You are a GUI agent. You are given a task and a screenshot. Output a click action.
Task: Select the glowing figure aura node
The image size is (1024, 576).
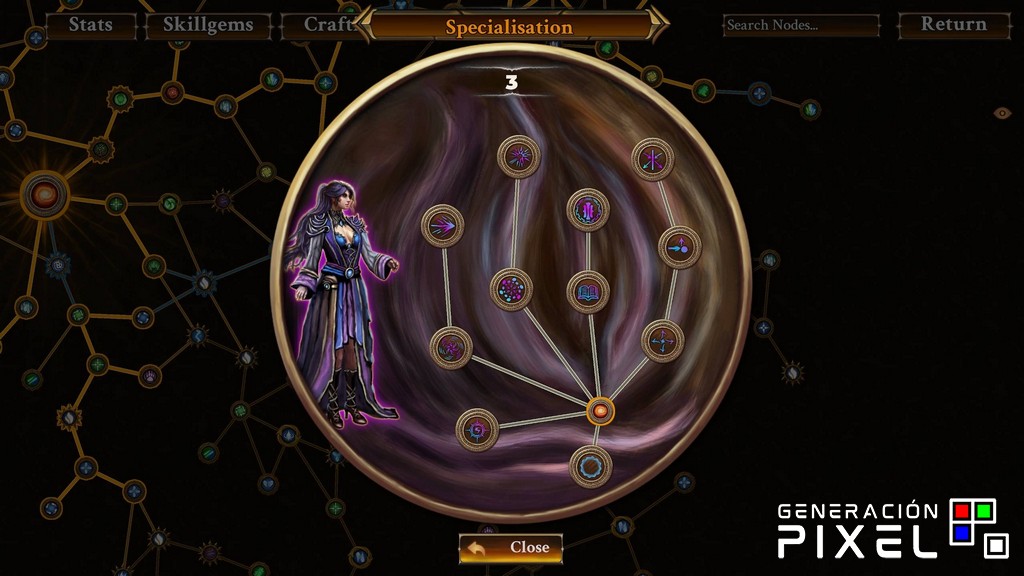(588, 210)
